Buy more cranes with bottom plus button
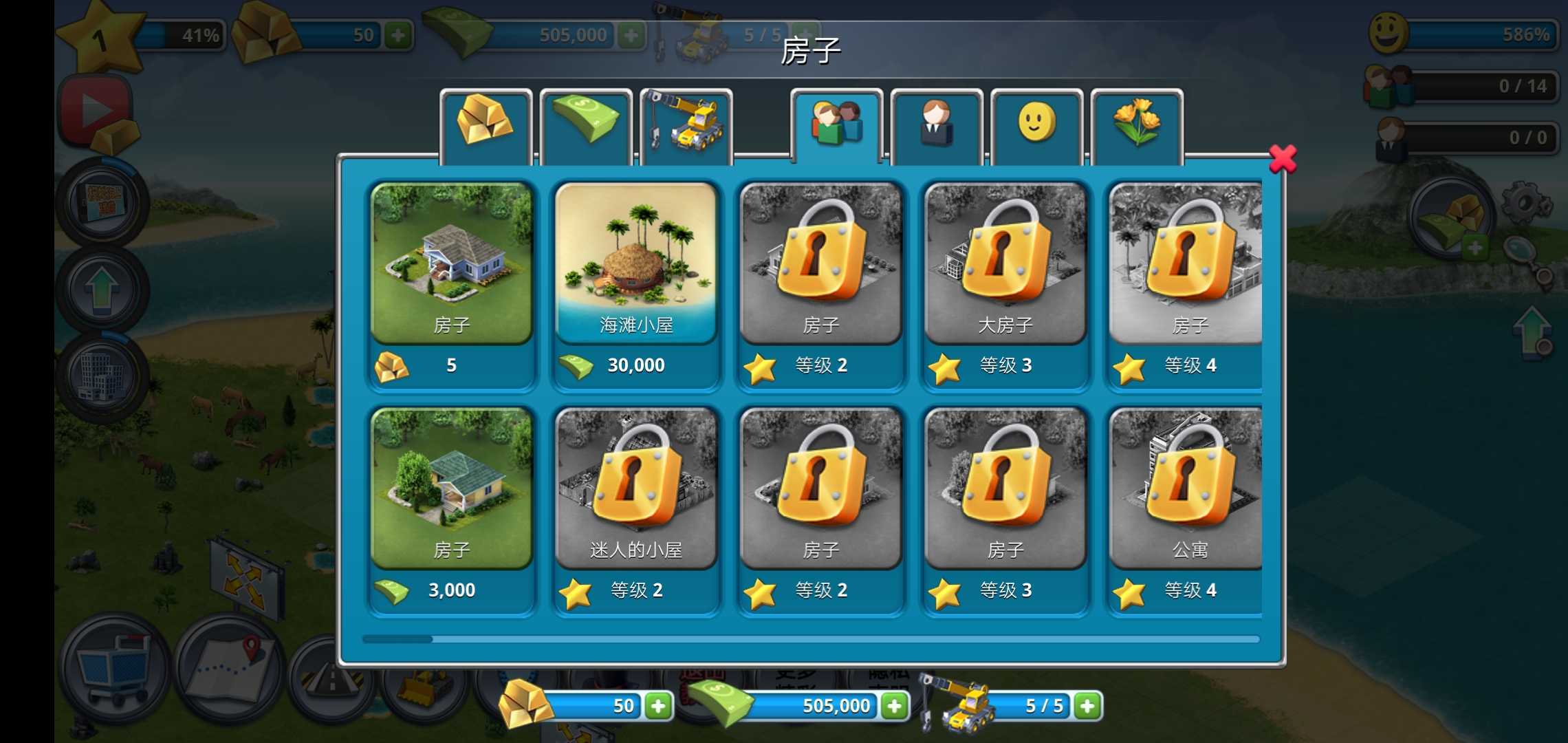Viewport: 1568px width, 743px height. click(x=1089, y=706)
